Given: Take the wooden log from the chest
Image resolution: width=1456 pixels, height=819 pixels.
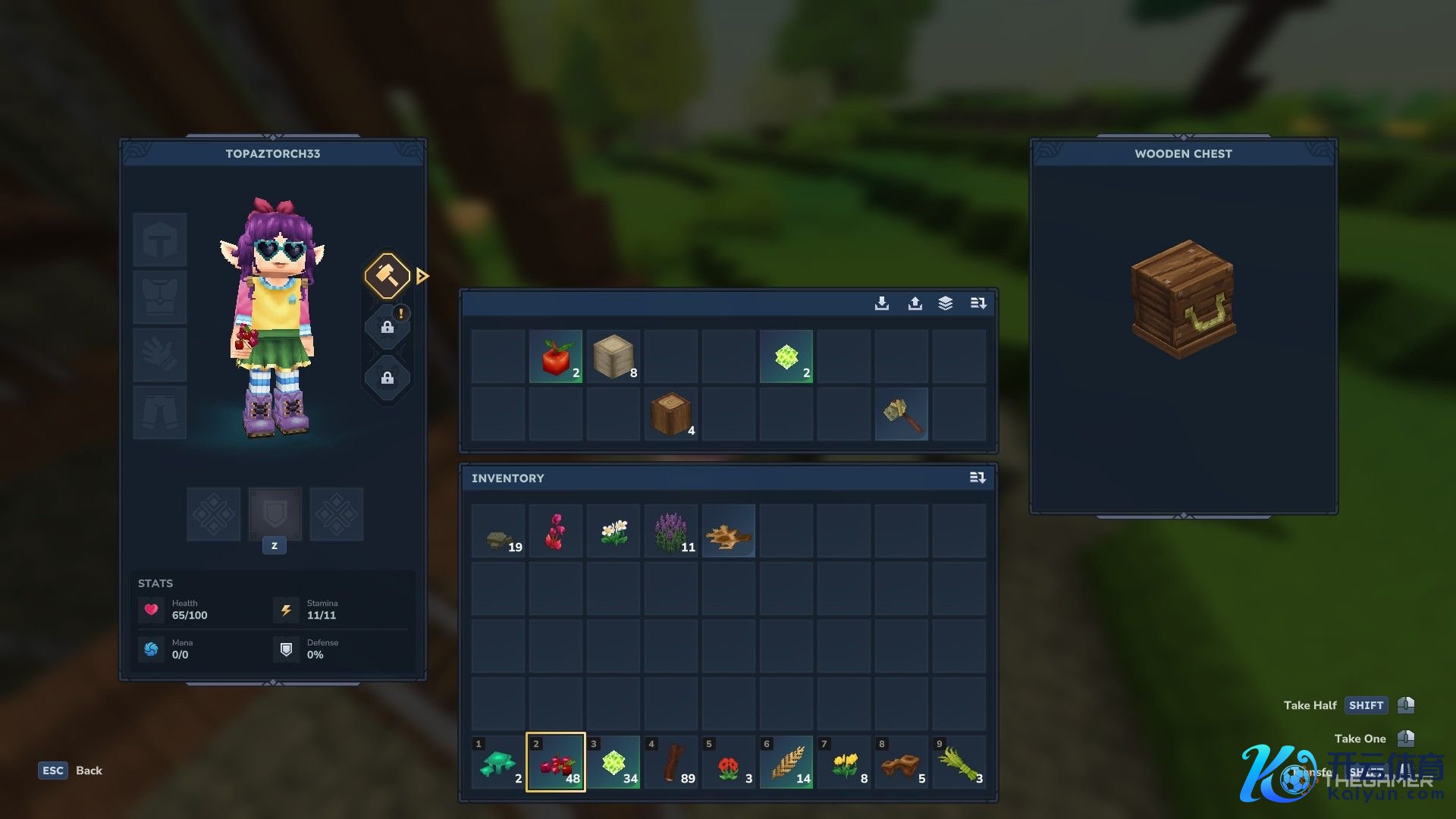Looking at the screenshot, I should (671, 414).
